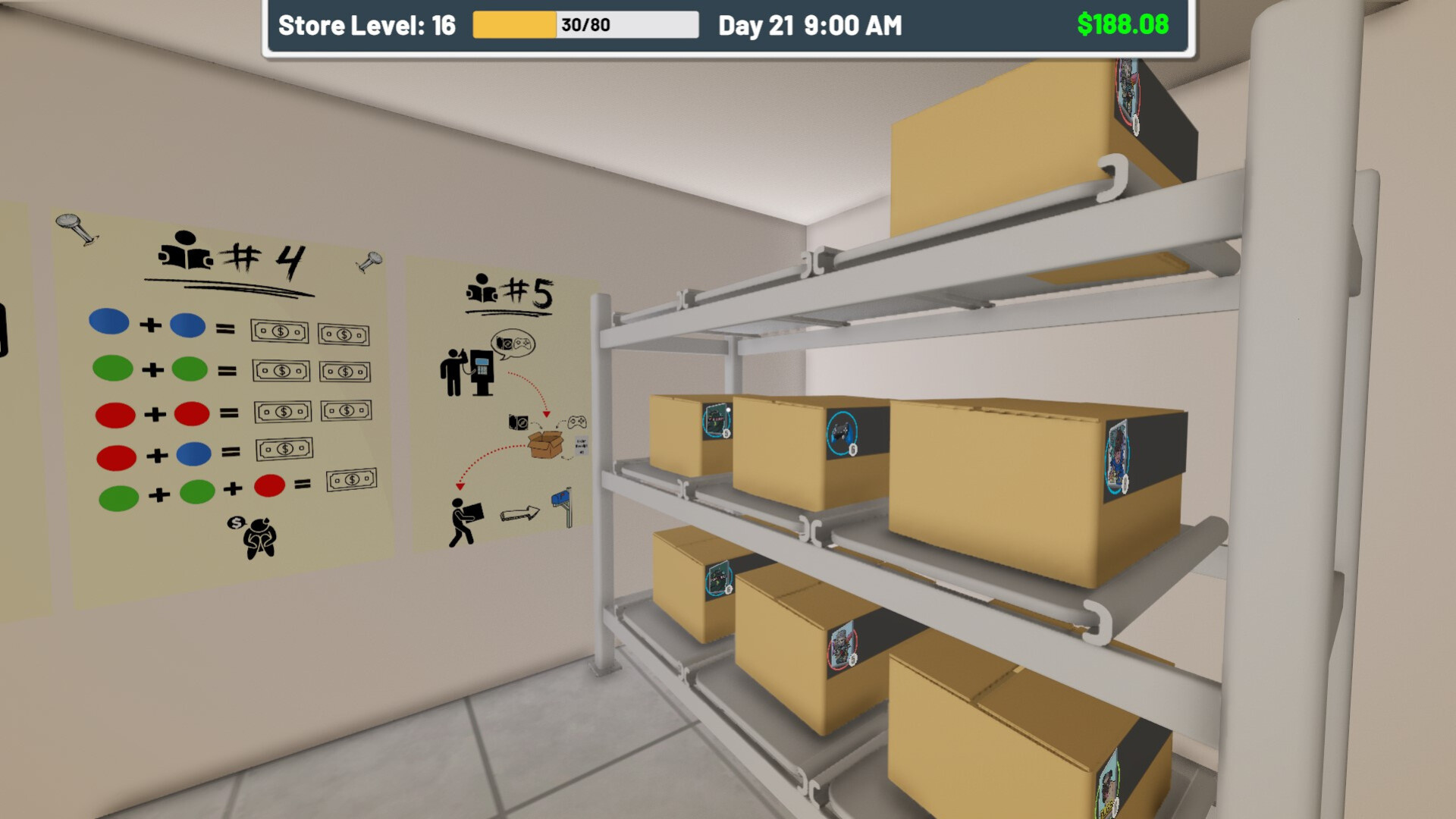Click the Store Level: 16 label
Viewport: 1456px width, 819px height.
tap(364, 25)
